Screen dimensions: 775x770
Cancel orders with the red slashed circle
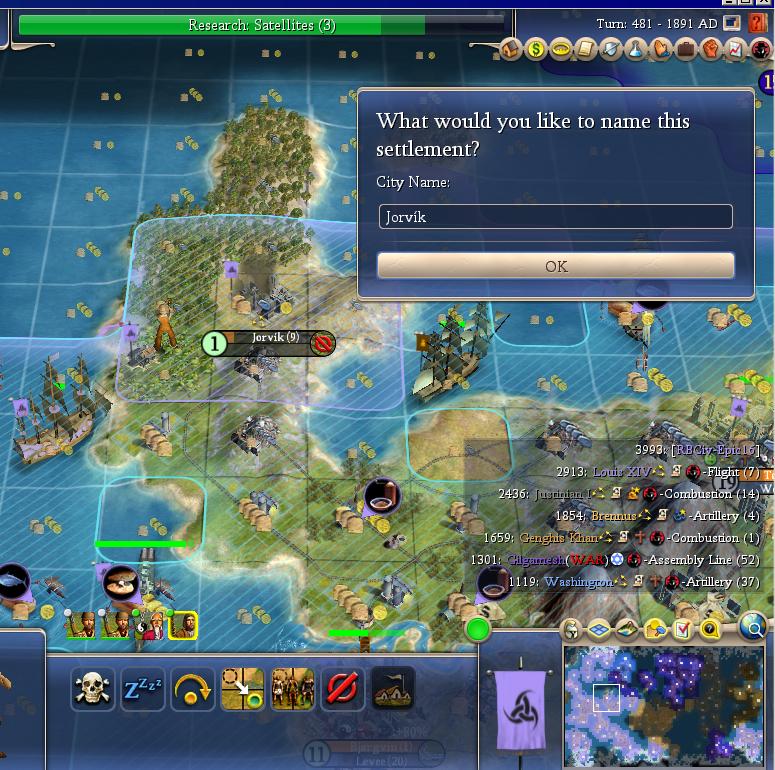point(342,688)
